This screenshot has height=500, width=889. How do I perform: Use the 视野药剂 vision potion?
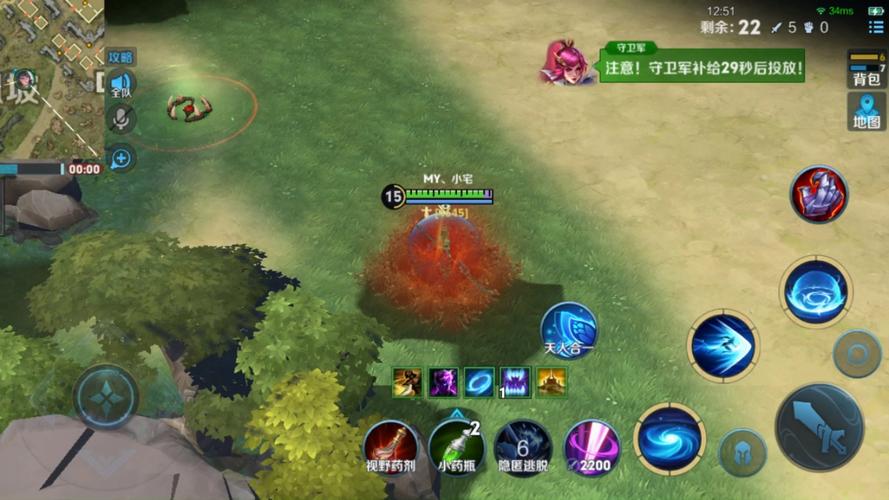pyautogui.click(x=390, y=445)
